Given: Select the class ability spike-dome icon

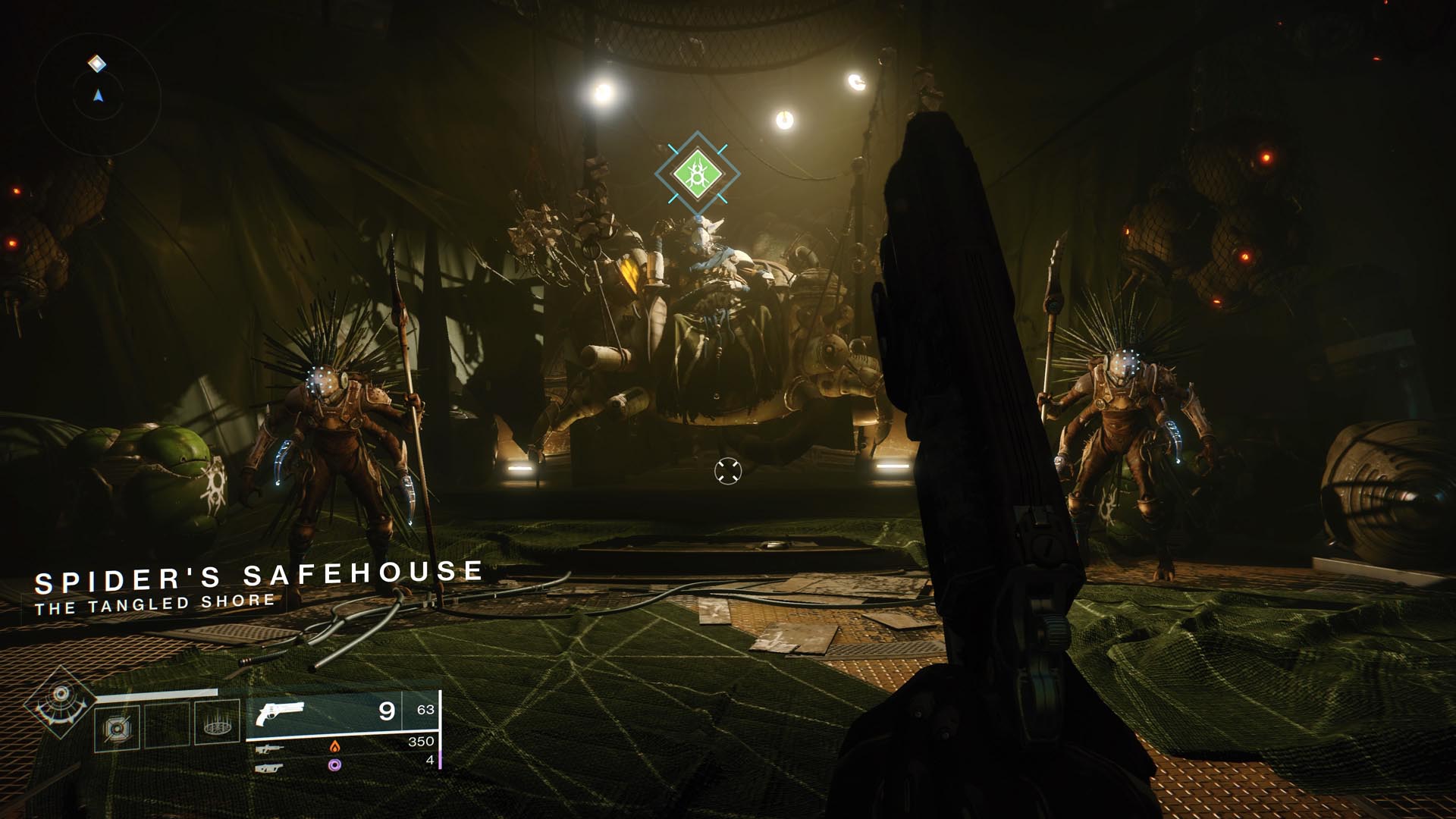Looking at the screenshot, I should pyautogui.click(x=217, y=723).
